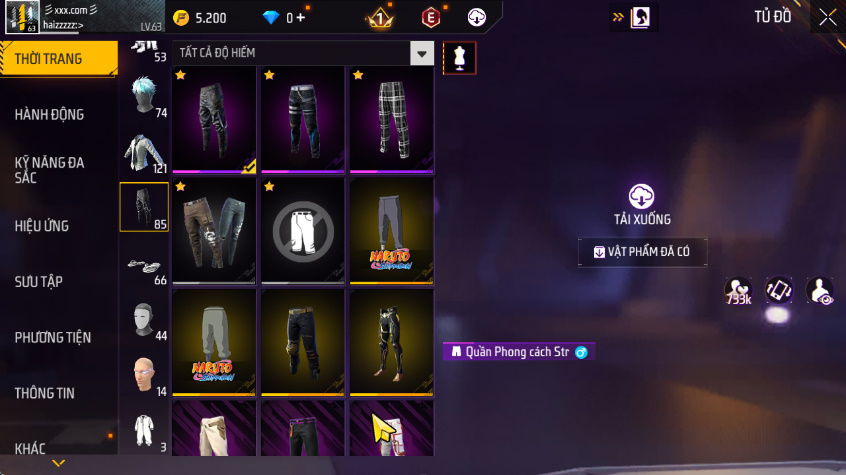Open the white-haired hairstyle subcategory
This screenshot has height=475, width=846.
click(144, 97)
